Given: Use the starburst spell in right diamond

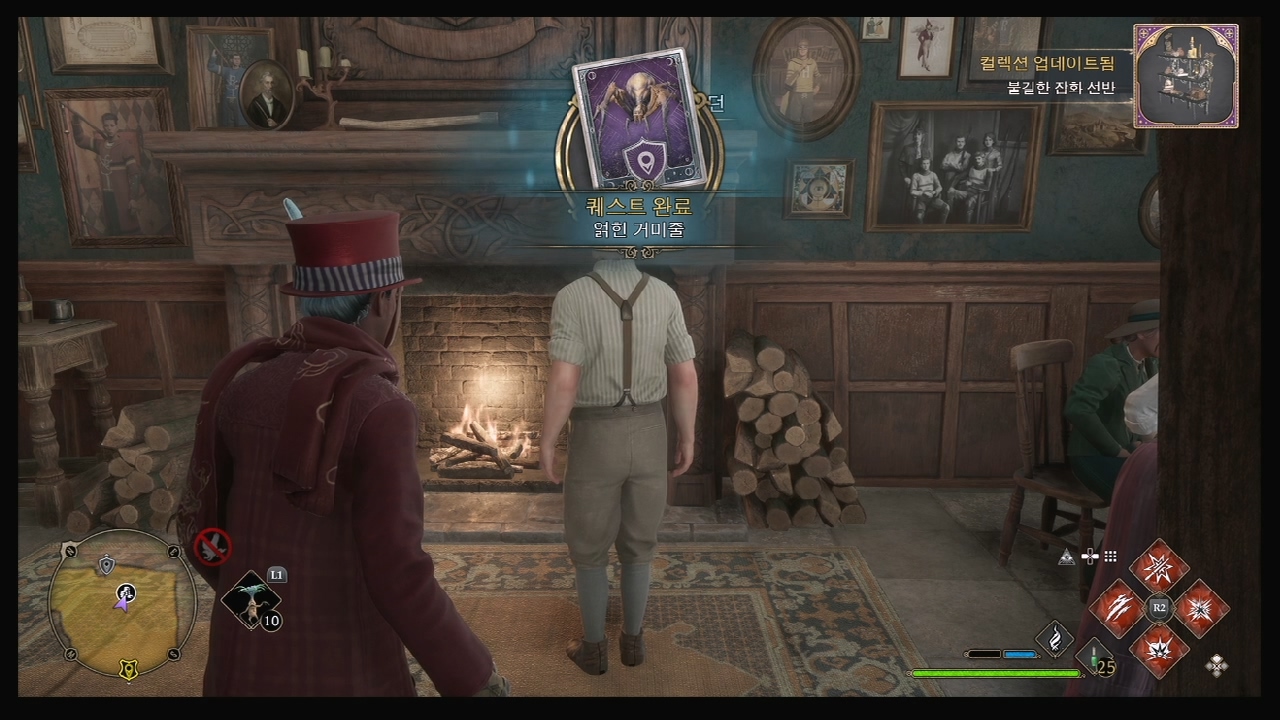Looking at the screenshot, I should tap(1200, 607).
